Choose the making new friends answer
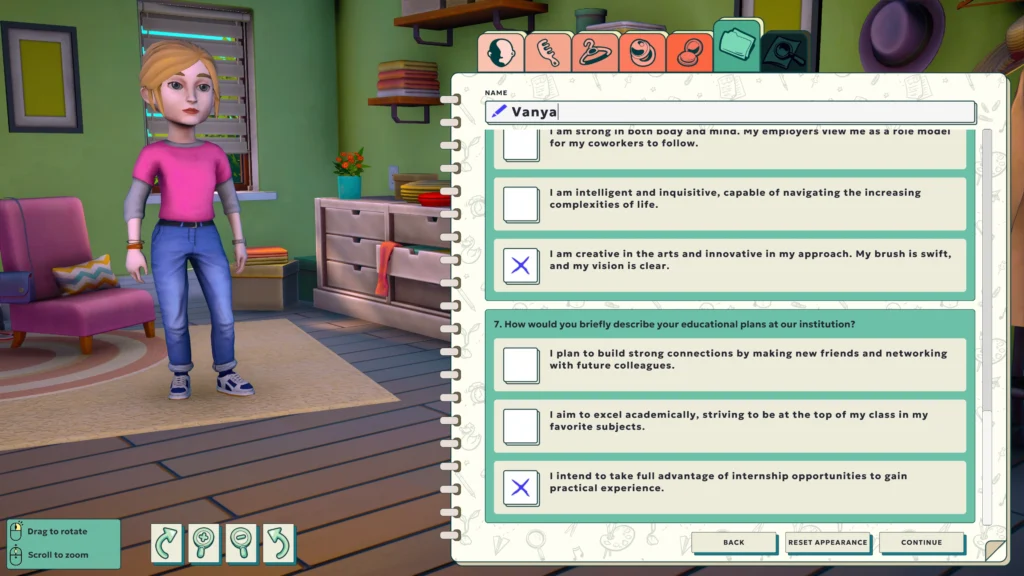 521,365
